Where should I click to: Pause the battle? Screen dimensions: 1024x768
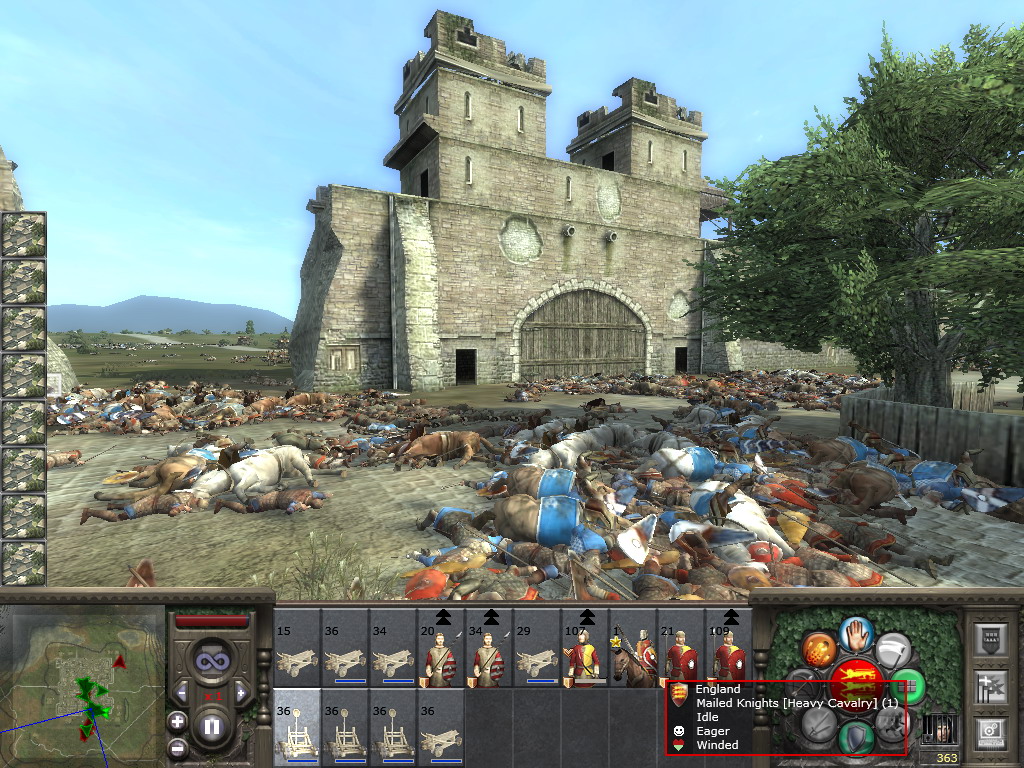pos(211,726)
